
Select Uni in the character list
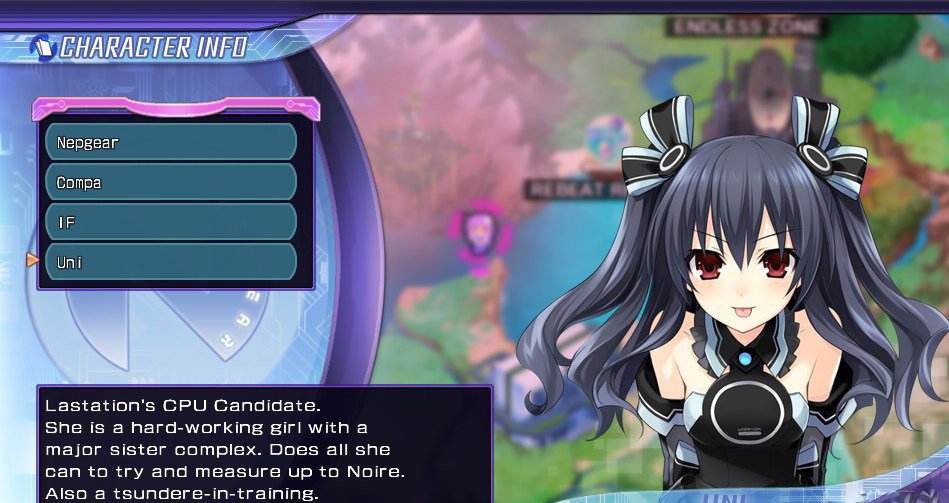pyautogui.click(x=171, y=262)
